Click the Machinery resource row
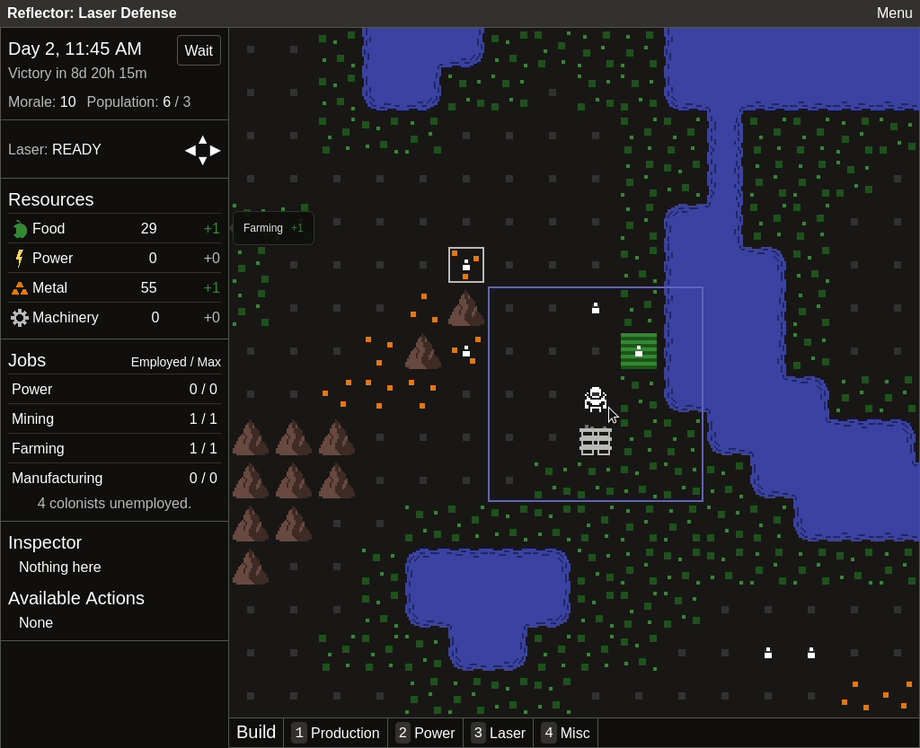 (114, 318)
